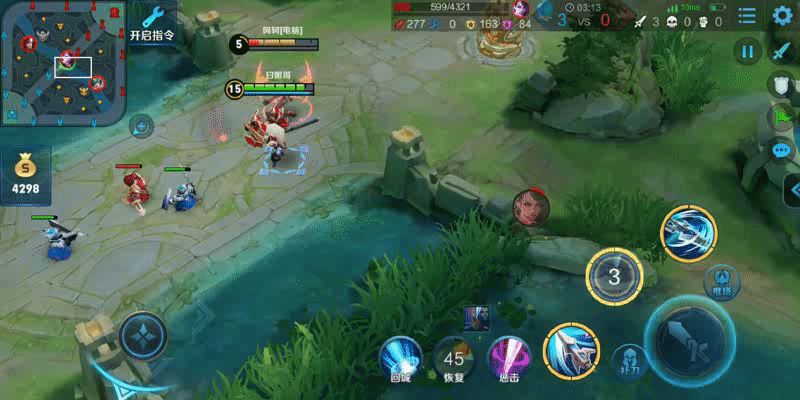The image size is (800, 400).
Task: Send the sword attack signal
Action: (782, 52)
